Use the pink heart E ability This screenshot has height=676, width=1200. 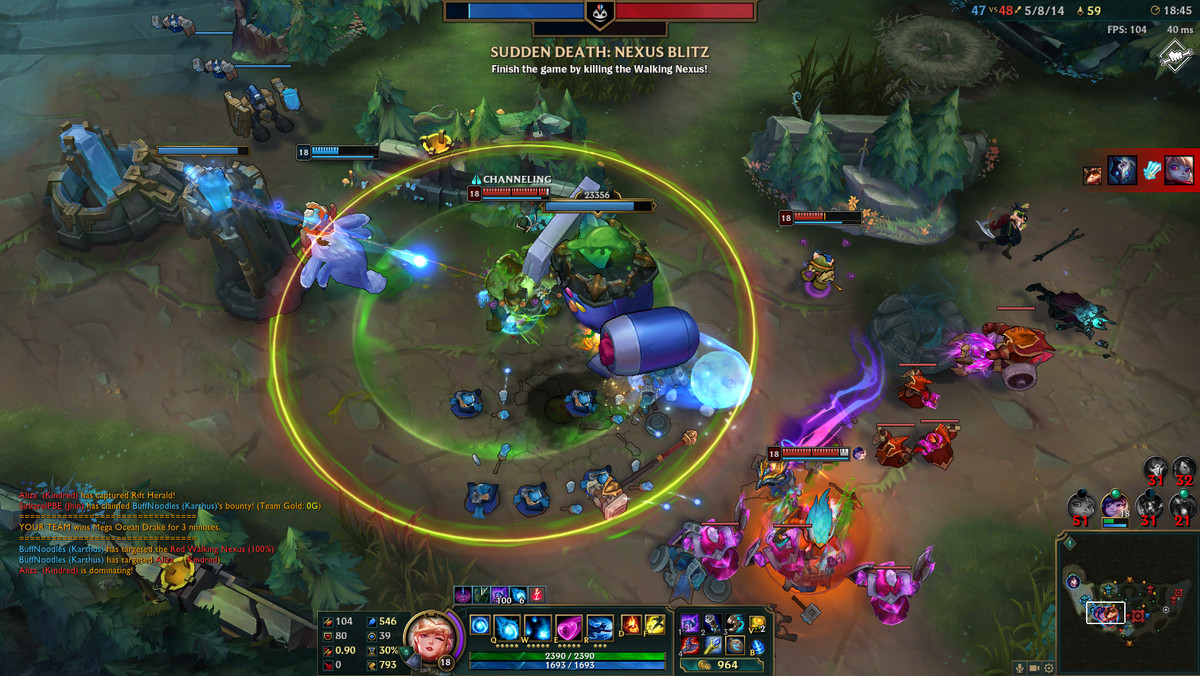point(569,628)
